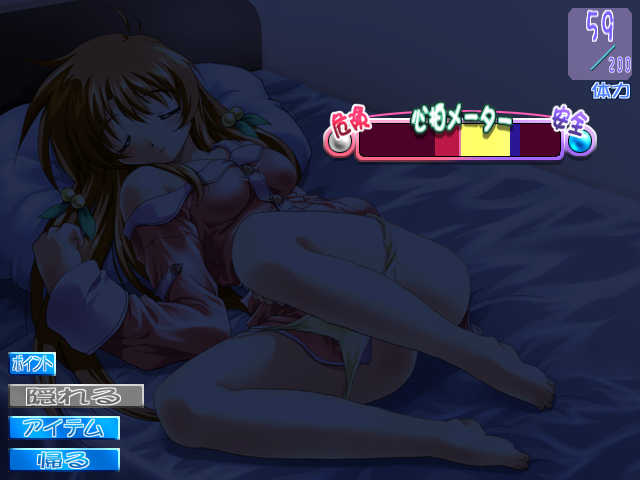Choose the 隠れる command
This screenshot has height=480, width=640.
pos(76,396)
